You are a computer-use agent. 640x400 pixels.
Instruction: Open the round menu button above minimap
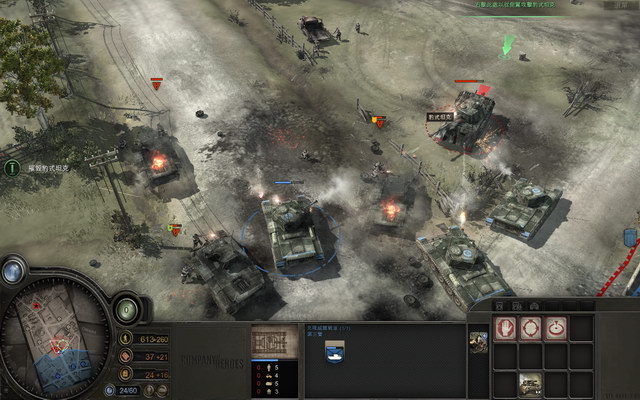coord(13,270)
